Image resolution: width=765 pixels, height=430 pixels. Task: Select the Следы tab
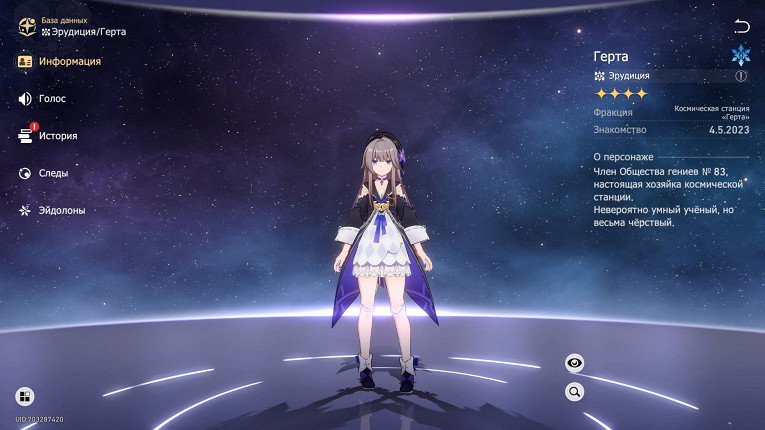[44, 173]
